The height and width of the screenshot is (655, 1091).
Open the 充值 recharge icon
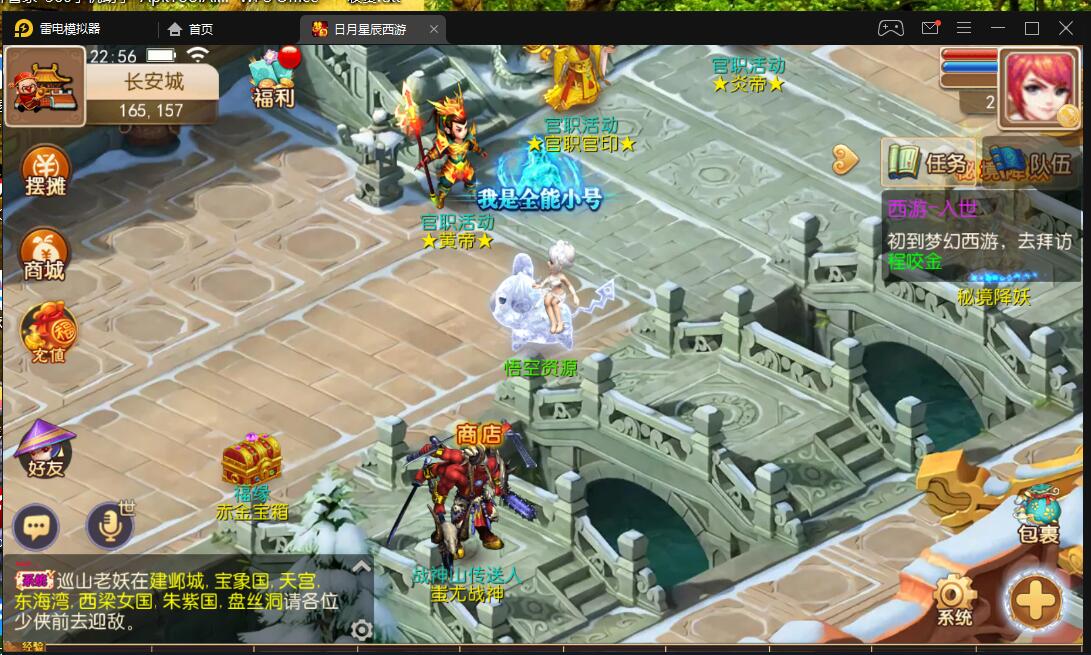[45, 333]
